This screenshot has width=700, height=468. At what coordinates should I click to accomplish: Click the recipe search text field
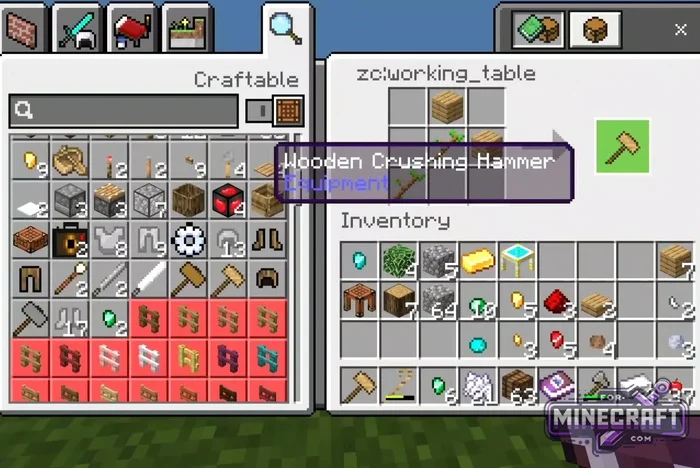tap(123, 110)
